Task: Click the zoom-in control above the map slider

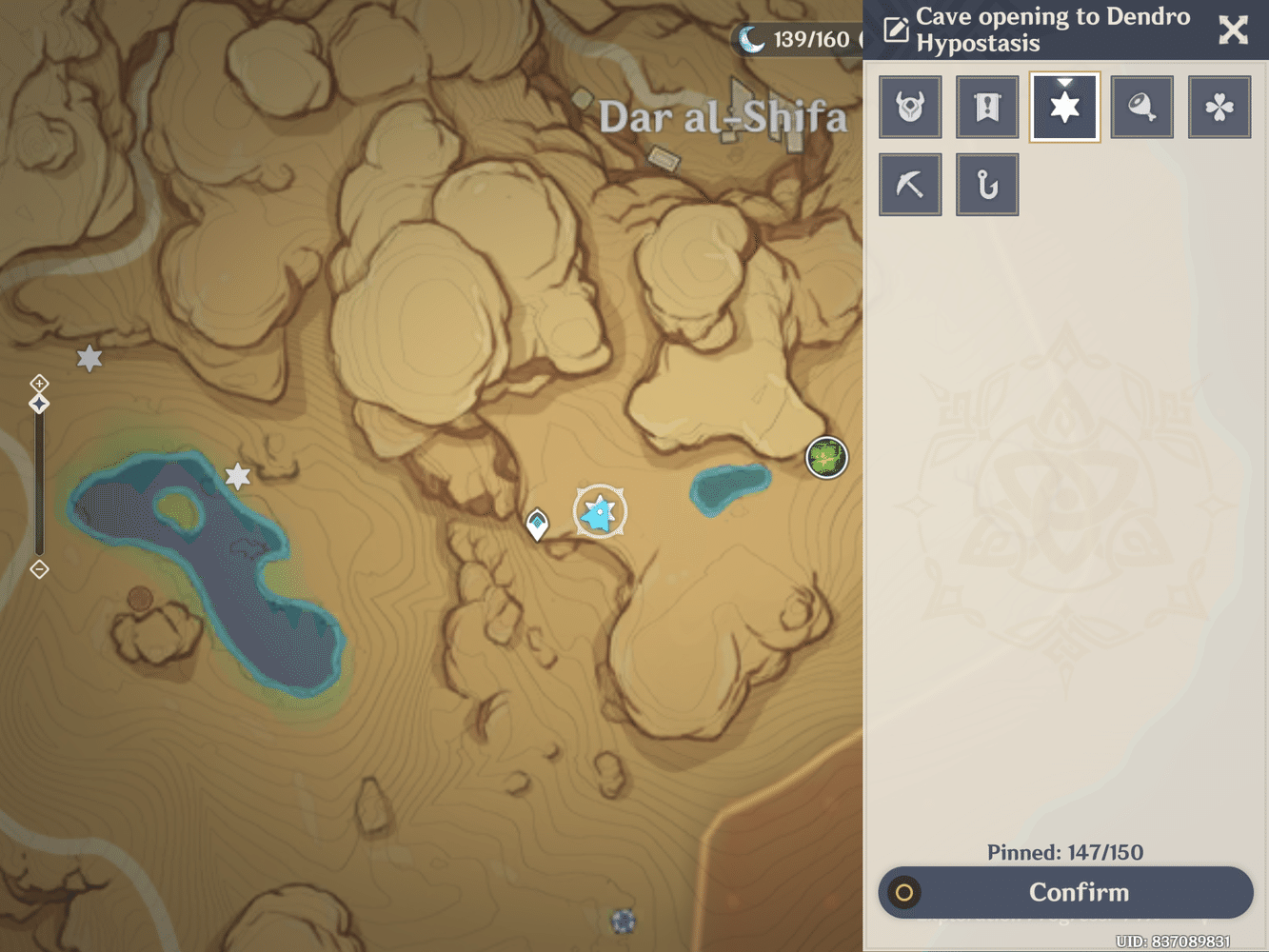Action: (x=39, y=383)
